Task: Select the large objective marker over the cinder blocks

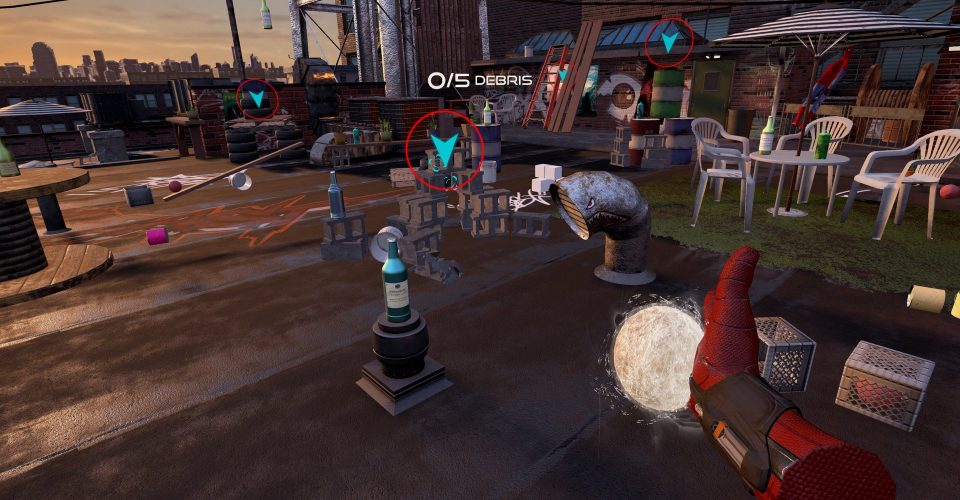Action: (445, 151)
